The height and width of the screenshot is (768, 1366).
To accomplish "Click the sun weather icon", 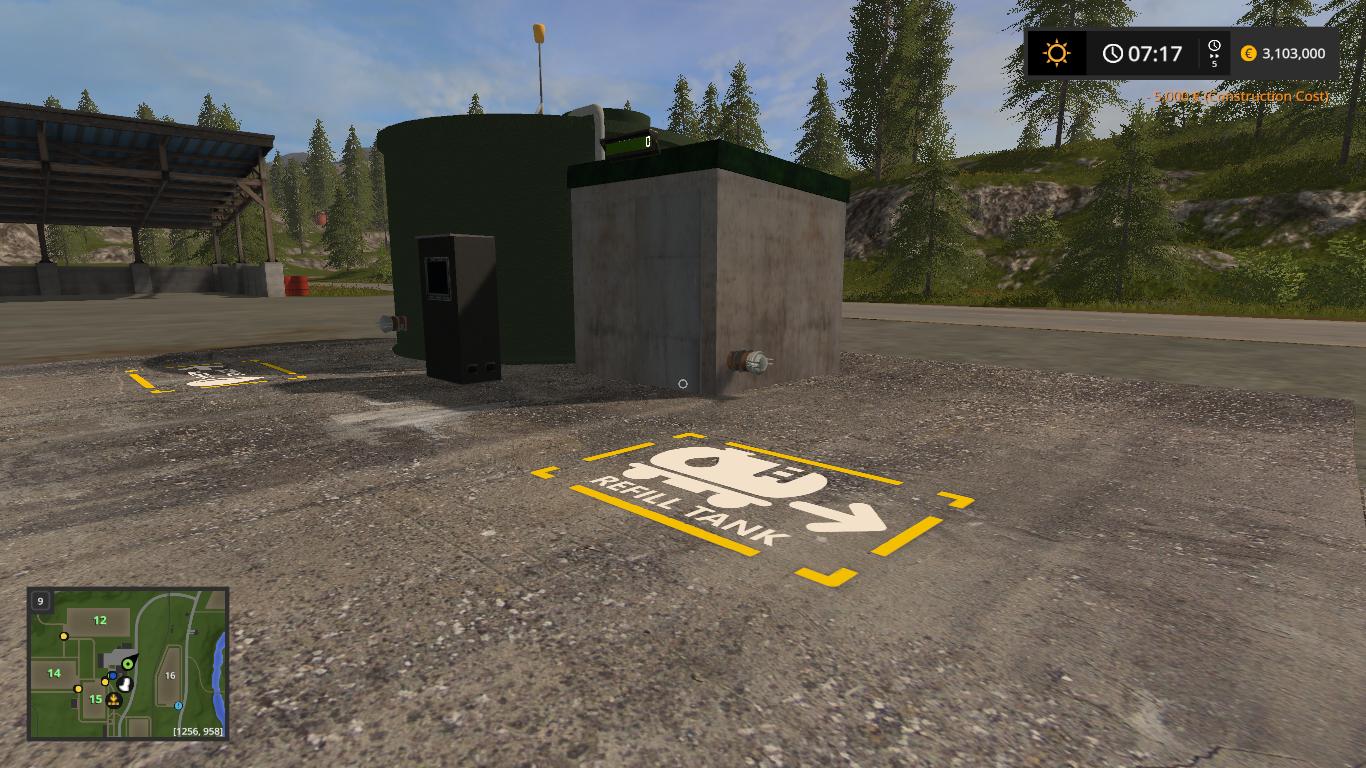I will pyautogui.click(x=1055, y=53).
